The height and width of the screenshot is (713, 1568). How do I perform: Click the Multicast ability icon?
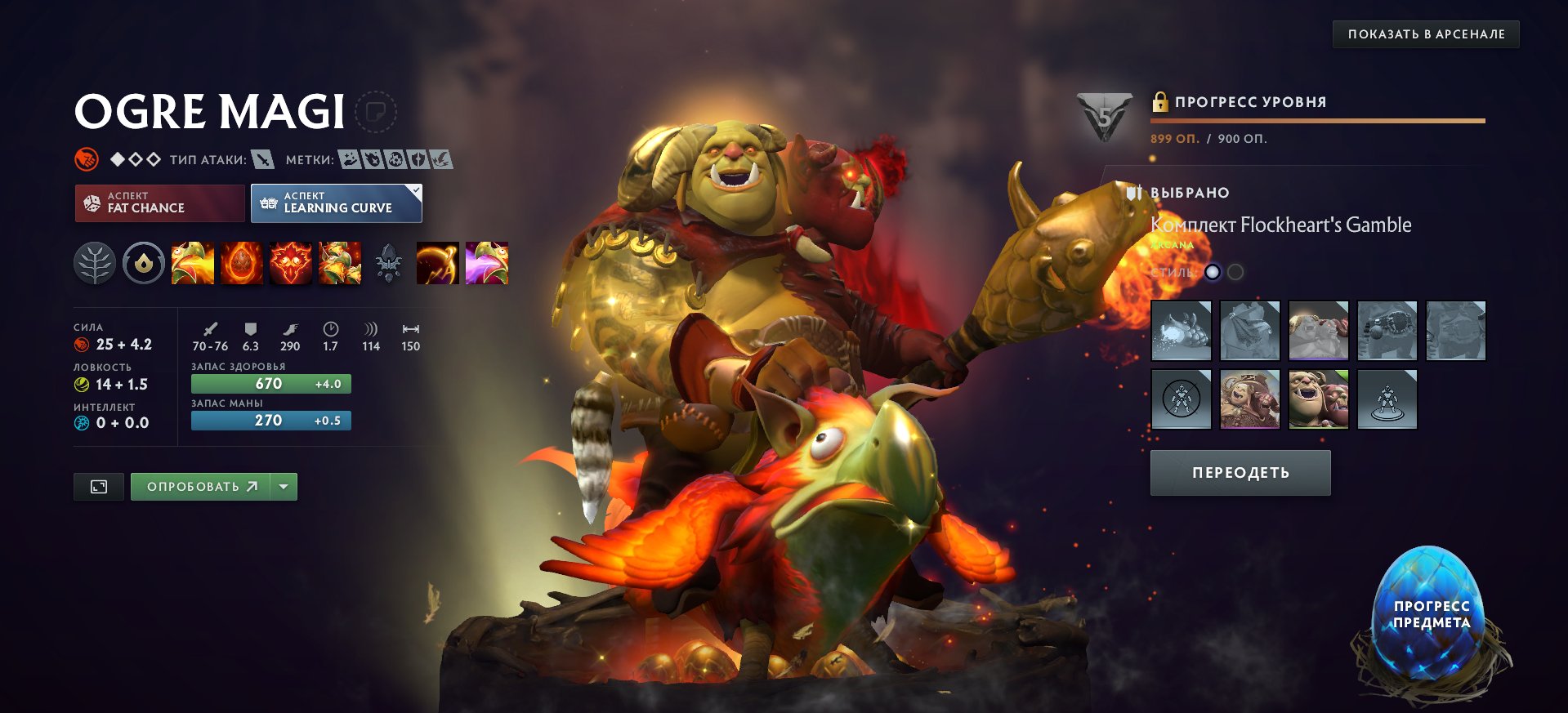point(341,263)
